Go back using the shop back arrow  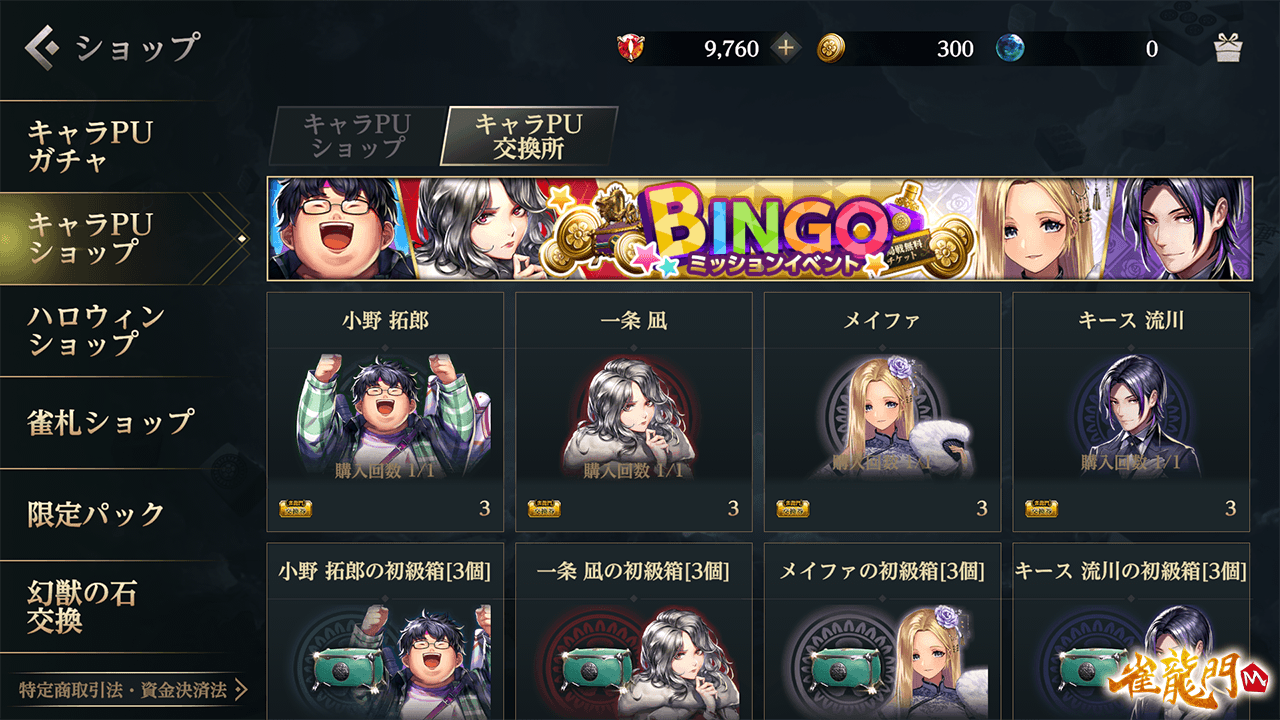(42, 47)
